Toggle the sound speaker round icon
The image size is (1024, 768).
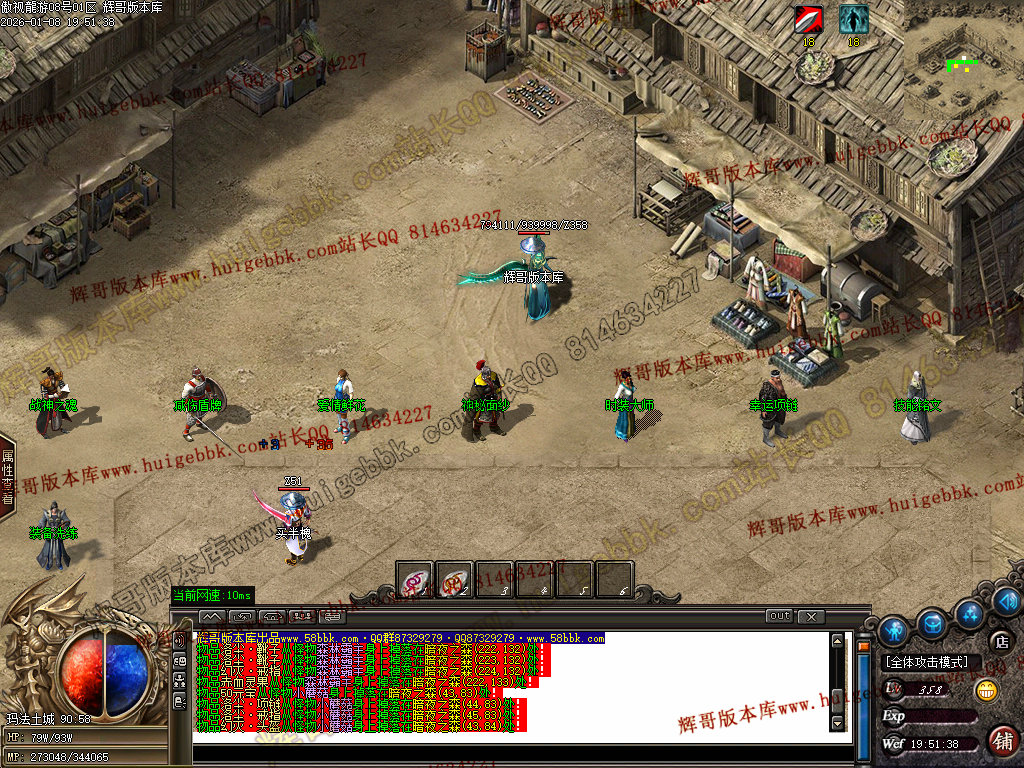(x=1007, y=602)
